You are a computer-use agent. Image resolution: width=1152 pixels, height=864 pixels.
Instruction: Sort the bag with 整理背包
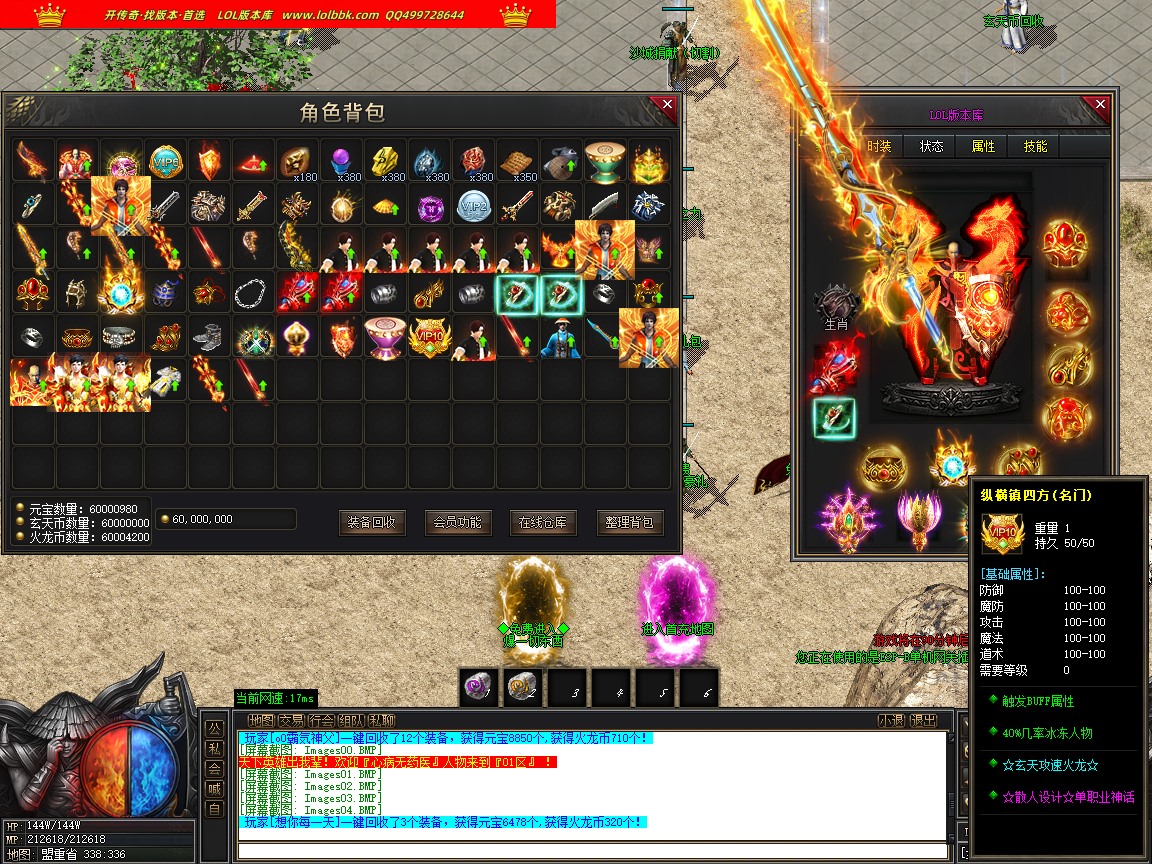630,522
